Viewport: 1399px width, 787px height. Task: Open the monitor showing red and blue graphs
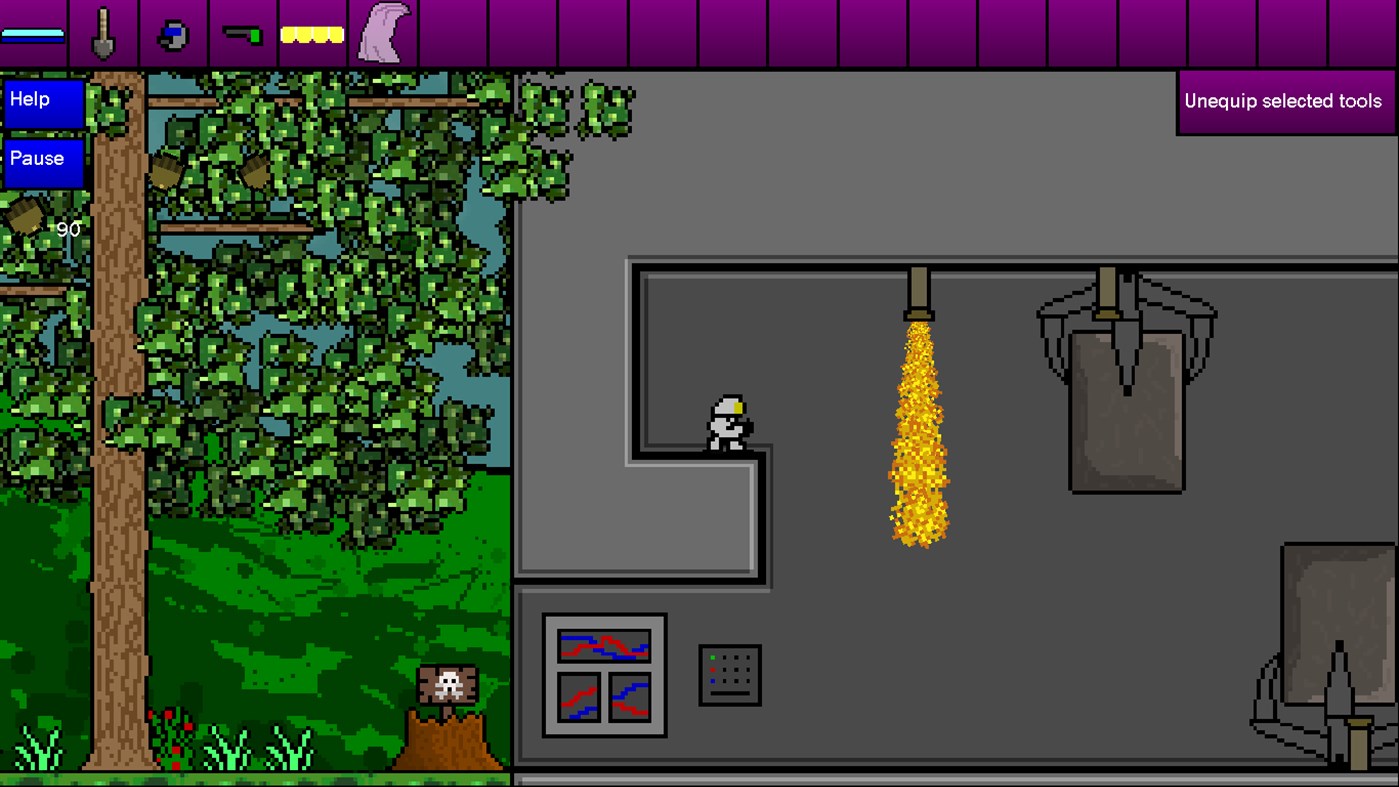604,675
